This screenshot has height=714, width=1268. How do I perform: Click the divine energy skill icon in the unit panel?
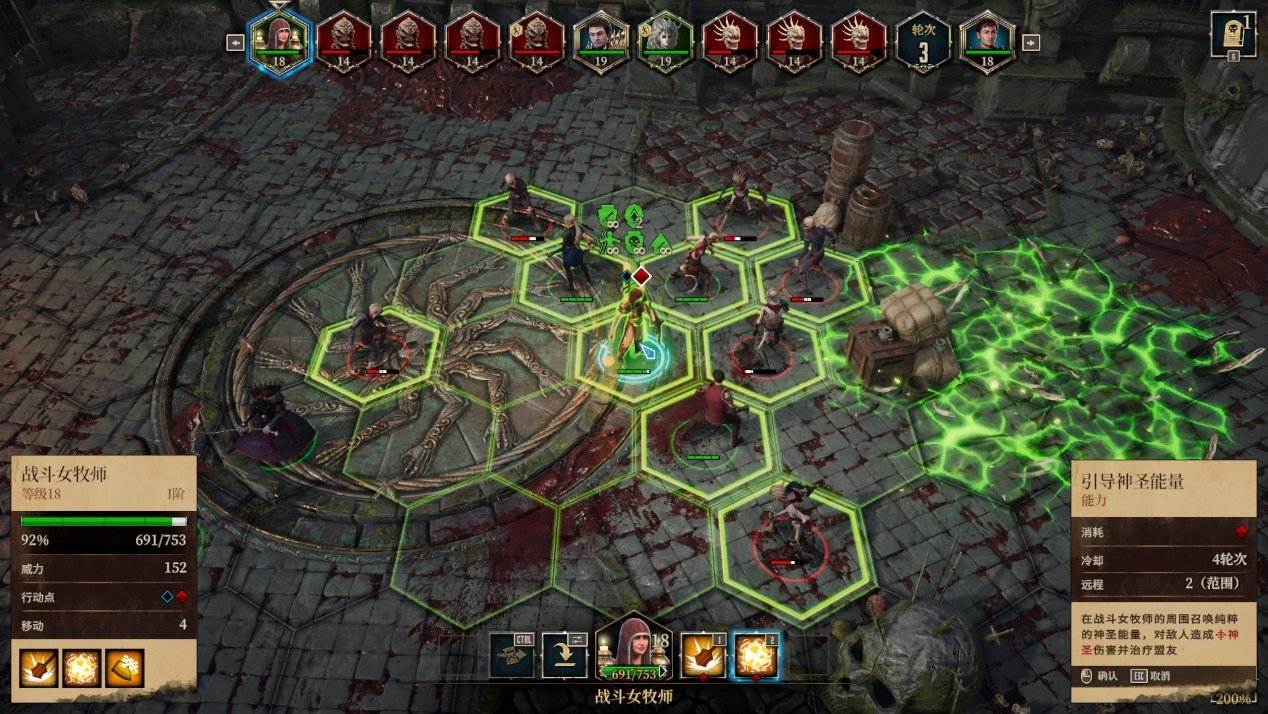[81, 668]
